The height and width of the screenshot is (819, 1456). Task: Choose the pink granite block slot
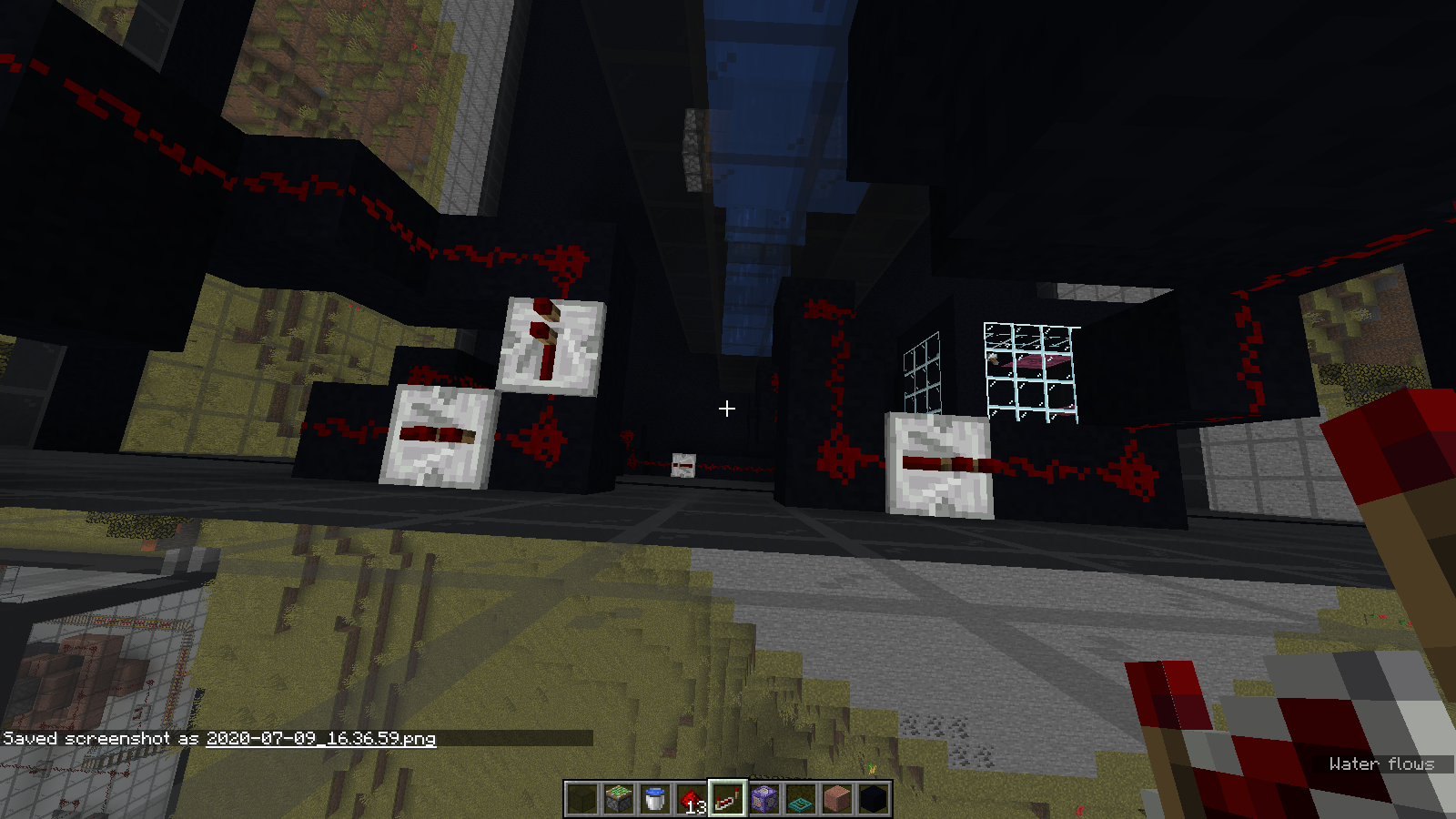(x=837, y=799)
